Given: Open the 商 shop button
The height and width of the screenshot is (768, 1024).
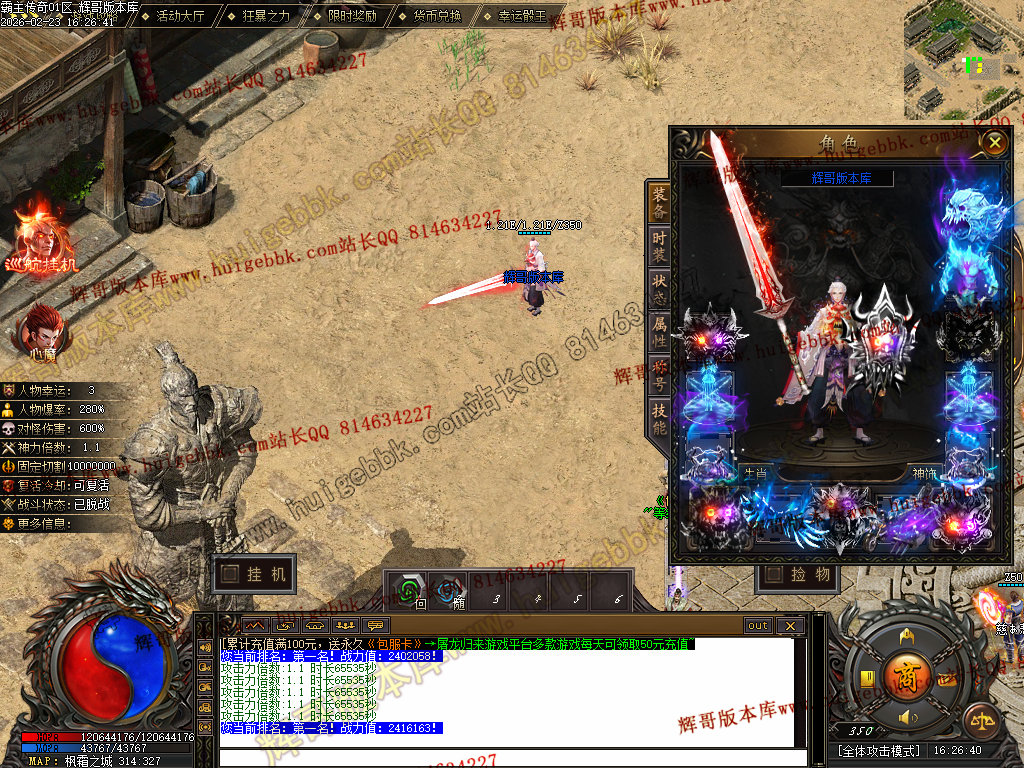Looking at the screenshot, I should tap(908, 671).
